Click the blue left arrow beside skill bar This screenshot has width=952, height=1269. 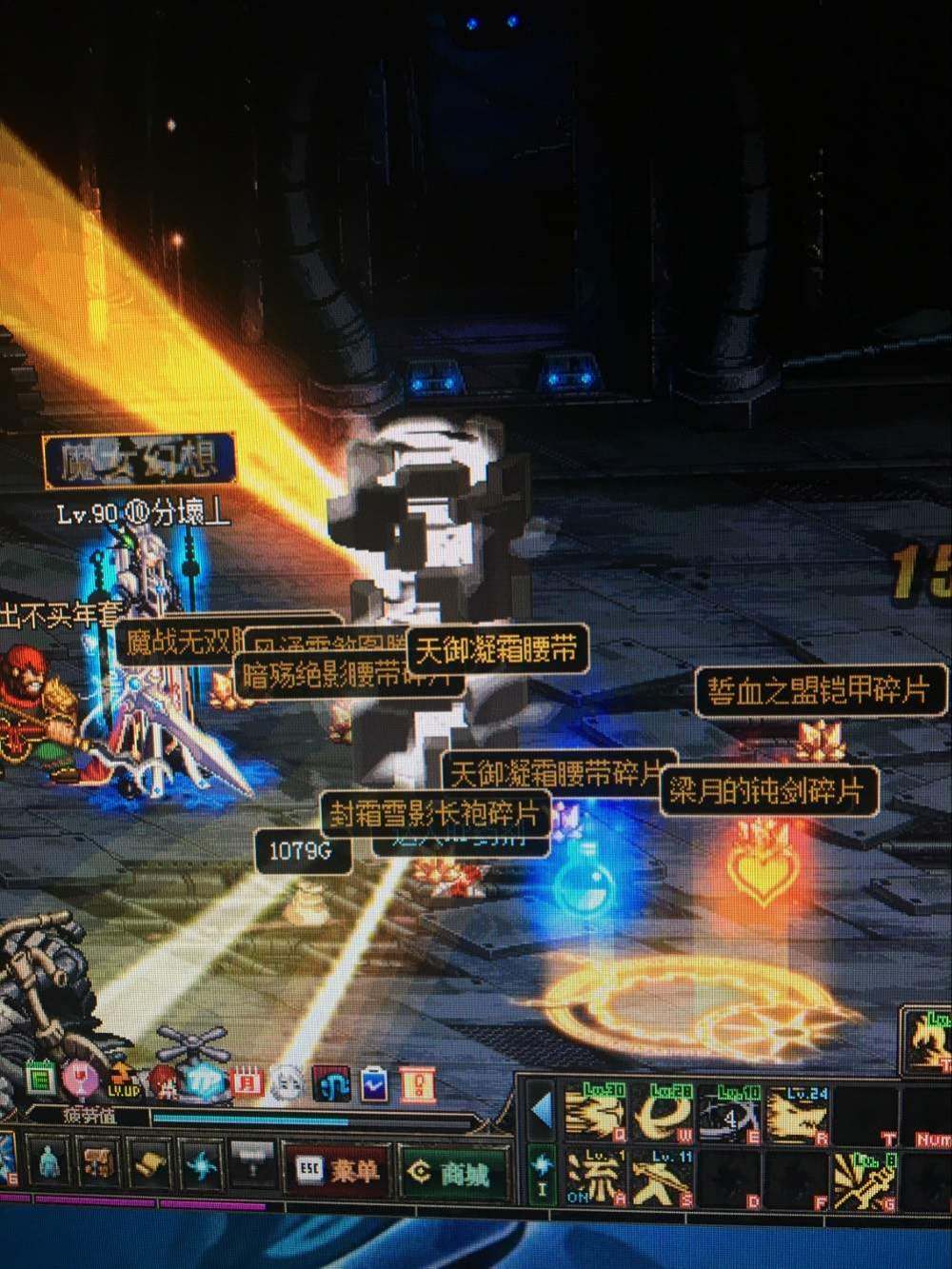click(542, 1110)
